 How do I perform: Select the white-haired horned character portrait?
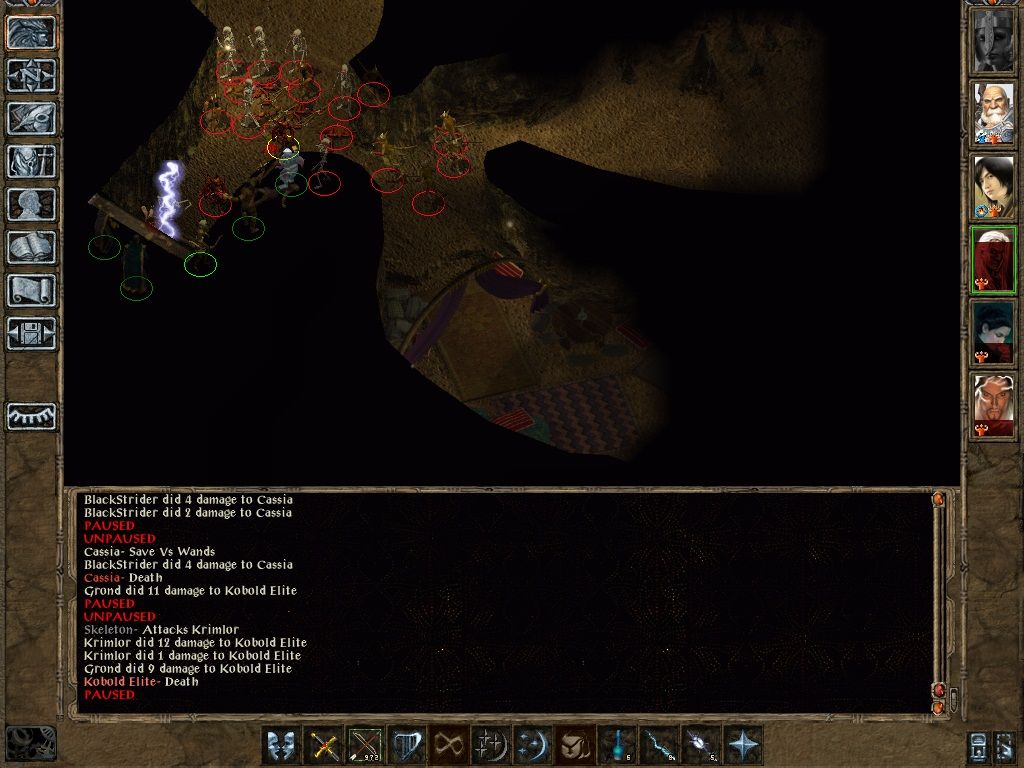pyautogui.click(x=994, y=406)
